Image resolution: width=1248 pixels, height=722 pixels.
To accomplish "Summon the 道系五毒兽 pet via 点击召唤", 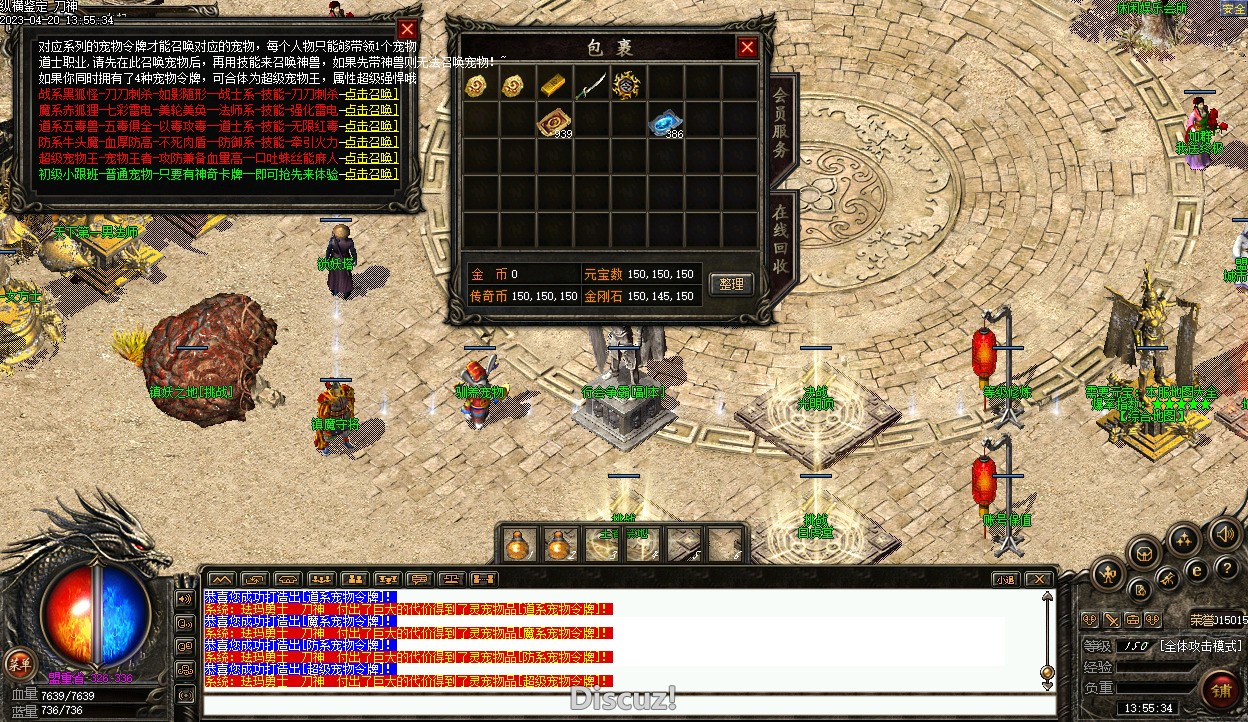I will pyautogui.click(x=370, y=125).
